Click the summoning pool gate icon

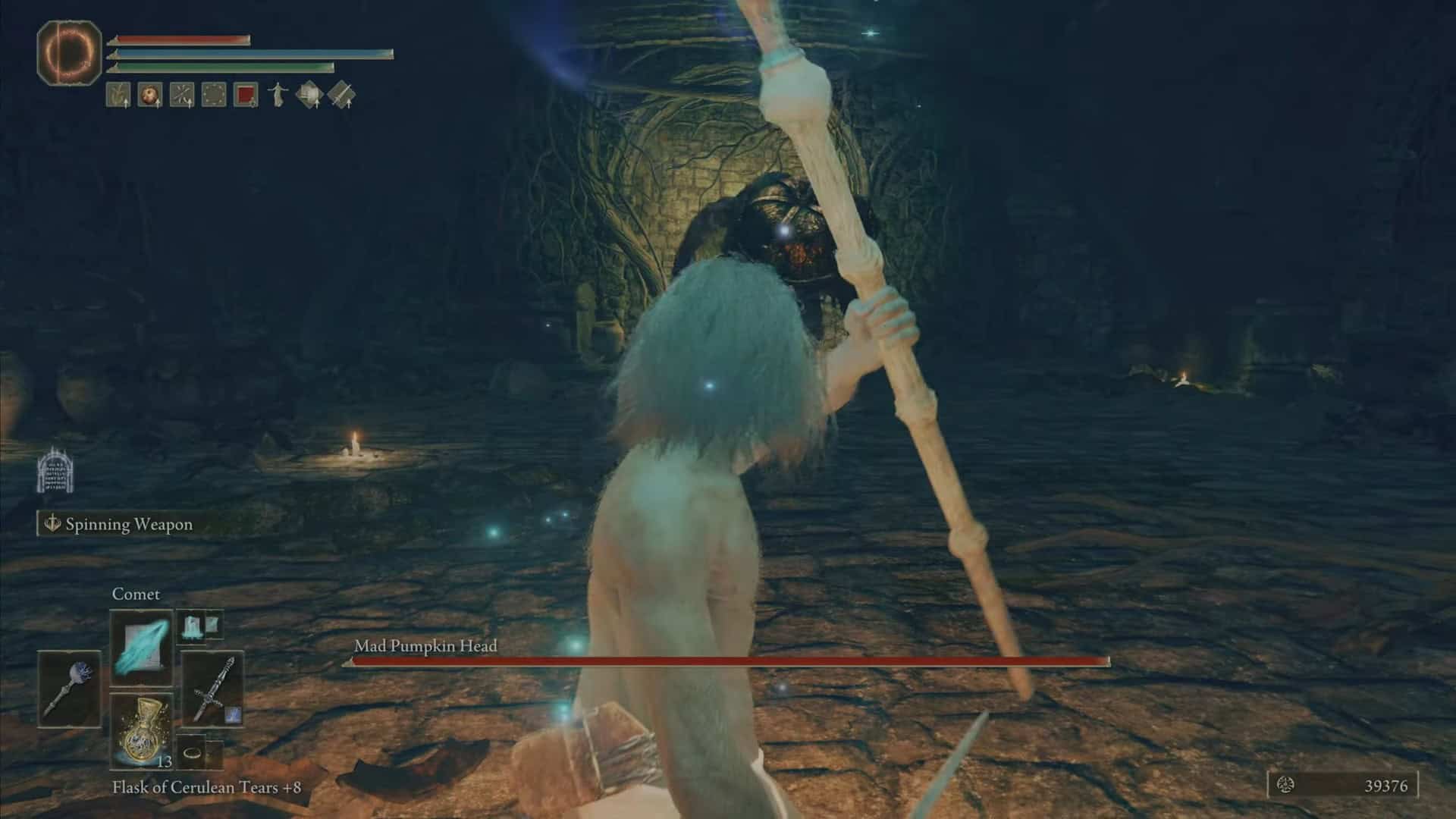[55, 469]
